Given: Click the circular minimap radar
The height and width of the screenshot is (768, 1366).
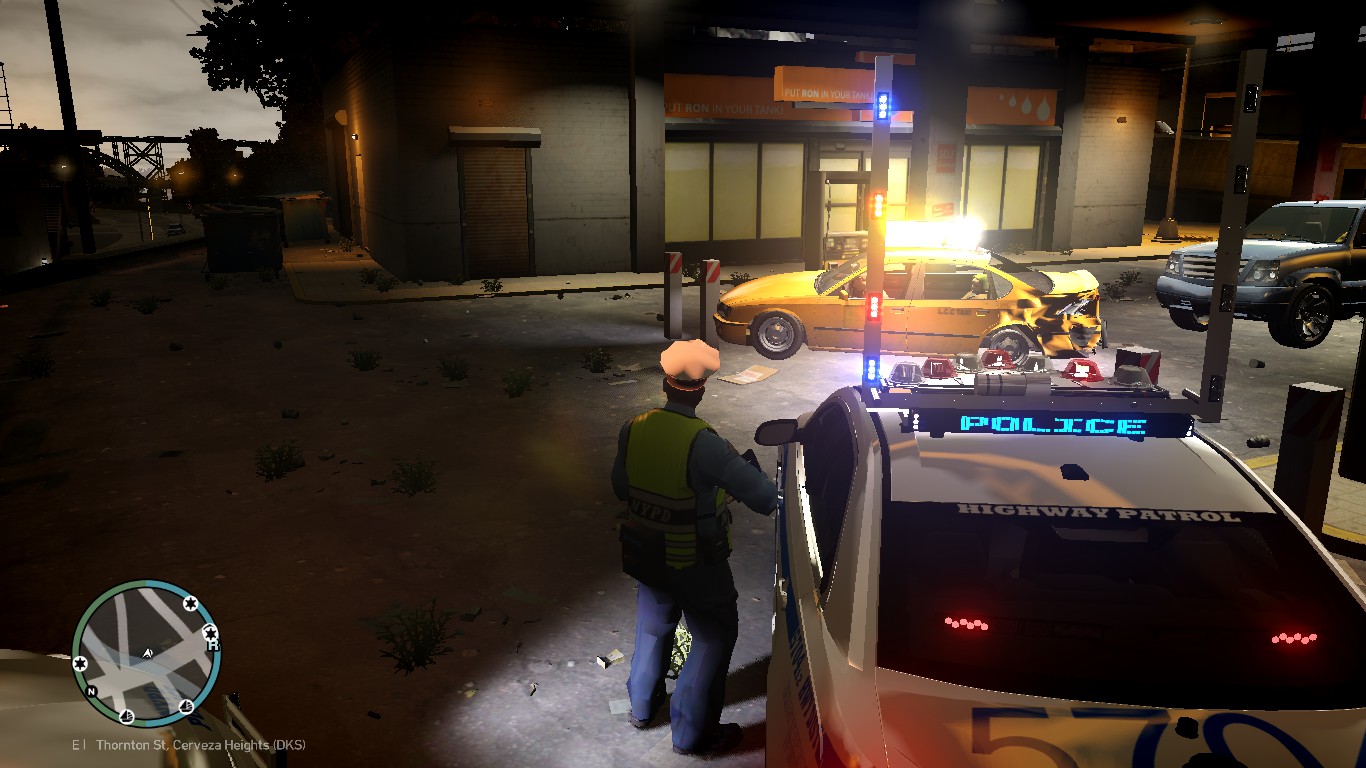Looking at the screenshot, I should pyautogui.click(x=146, y=653).
